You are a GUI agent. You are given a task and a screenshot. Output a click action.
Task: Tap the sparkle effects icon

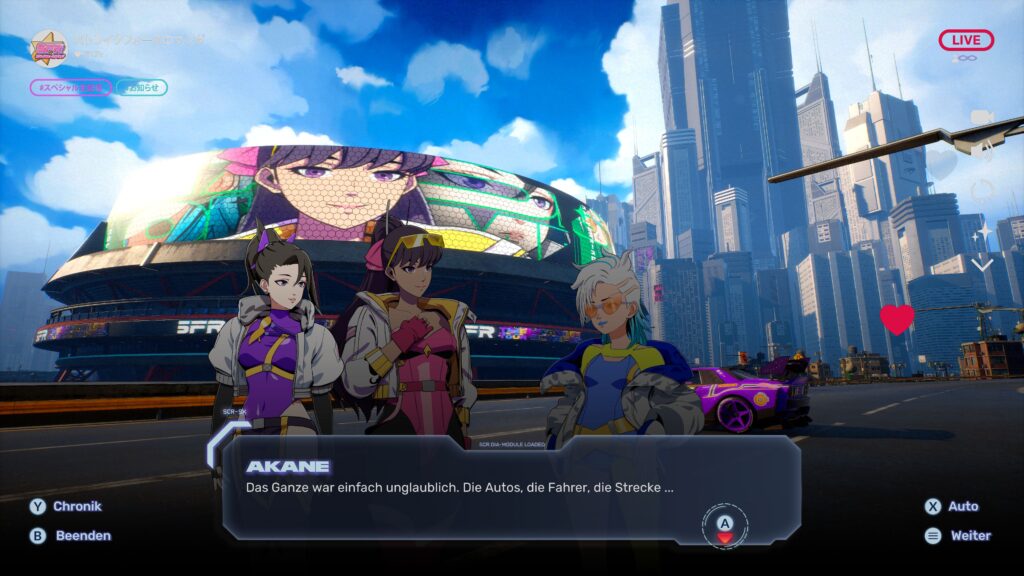982,232
